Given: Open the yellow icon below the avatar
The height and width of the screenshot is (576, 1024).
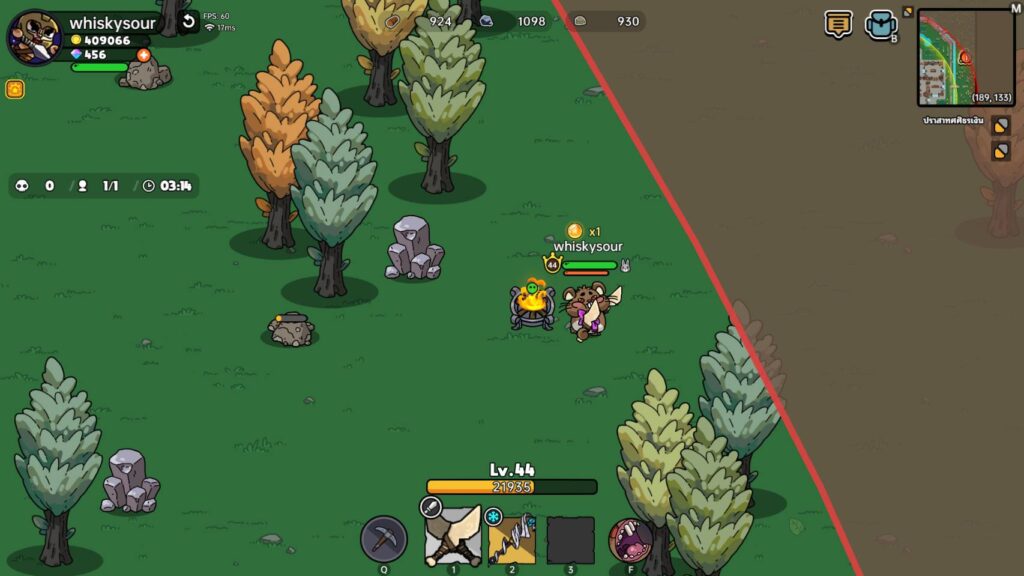Looking at the screenshot, I should coord(15,89).
